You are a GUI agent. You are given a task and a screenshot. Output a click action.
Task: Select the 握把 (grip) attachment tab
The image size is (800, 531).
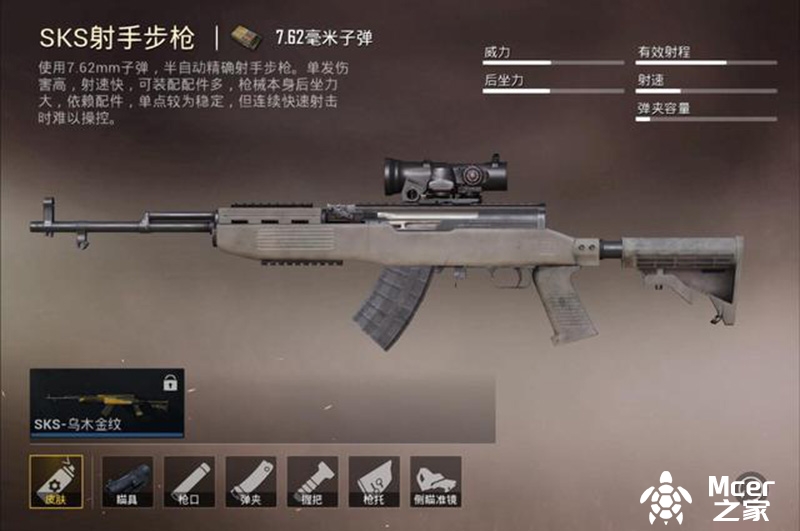313,482
